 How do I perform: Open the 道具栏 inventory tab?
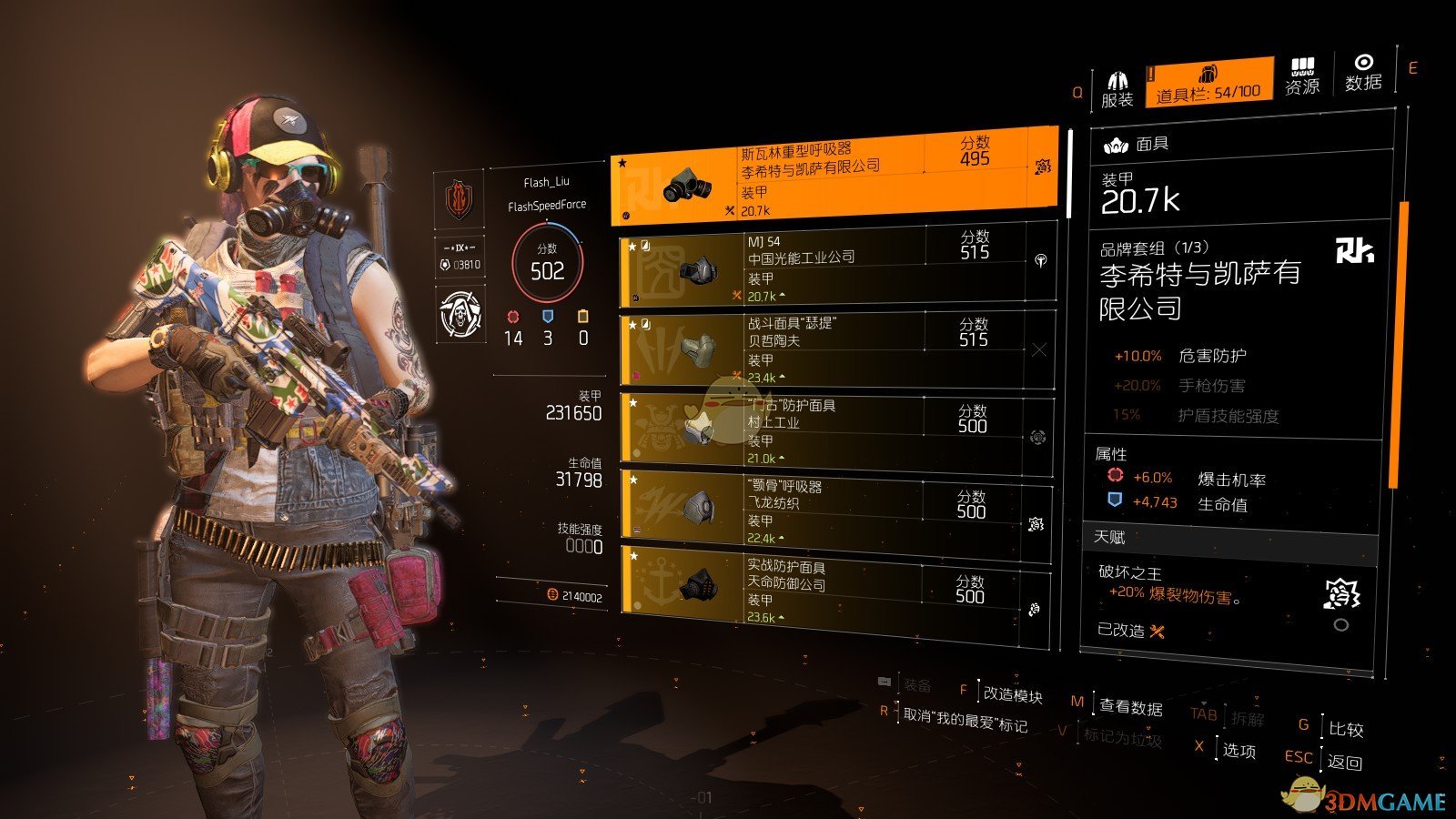pos(1208,83)
